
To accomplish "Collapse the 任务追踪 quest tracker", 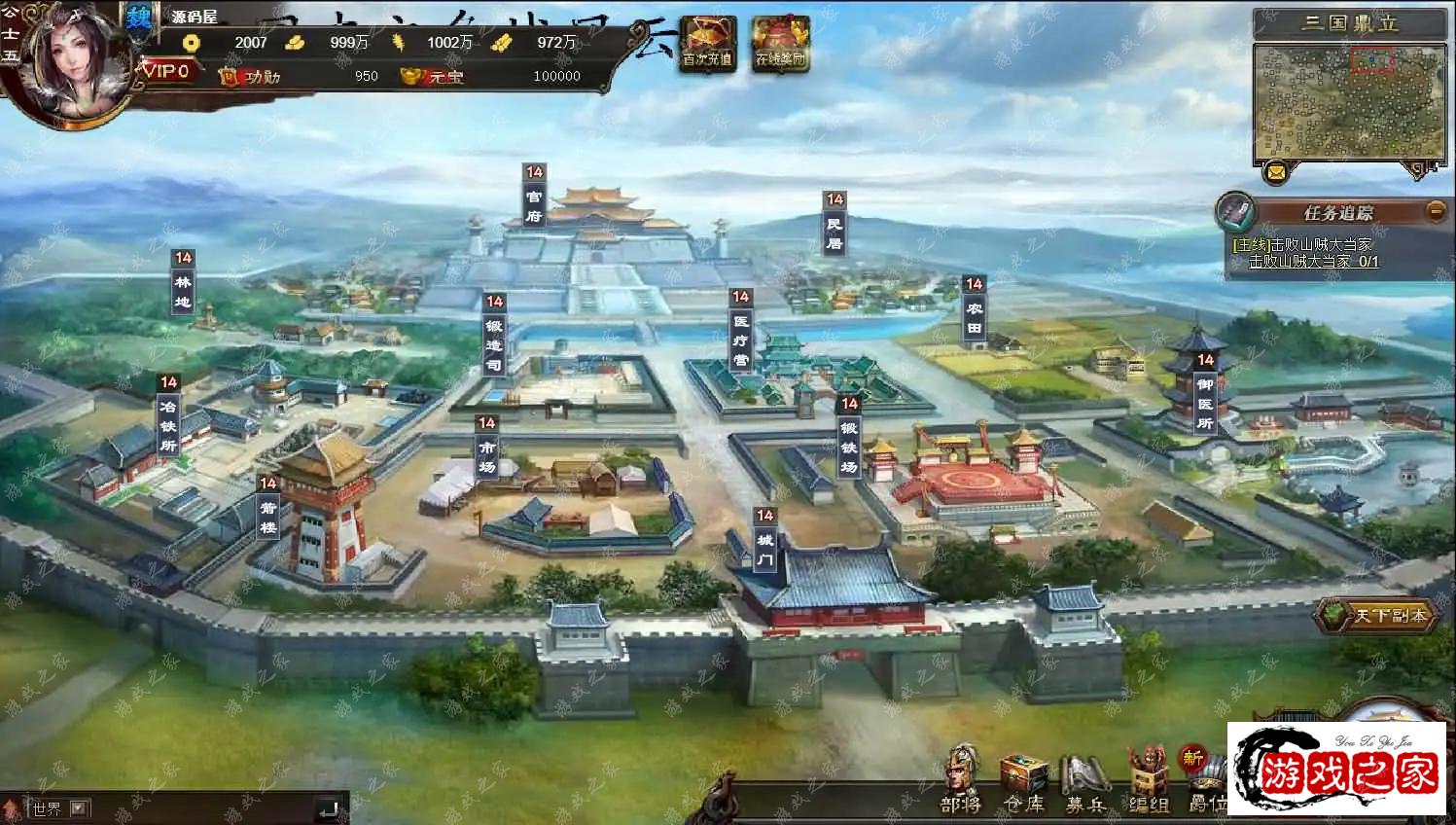I will click(x=1435, y=210).
